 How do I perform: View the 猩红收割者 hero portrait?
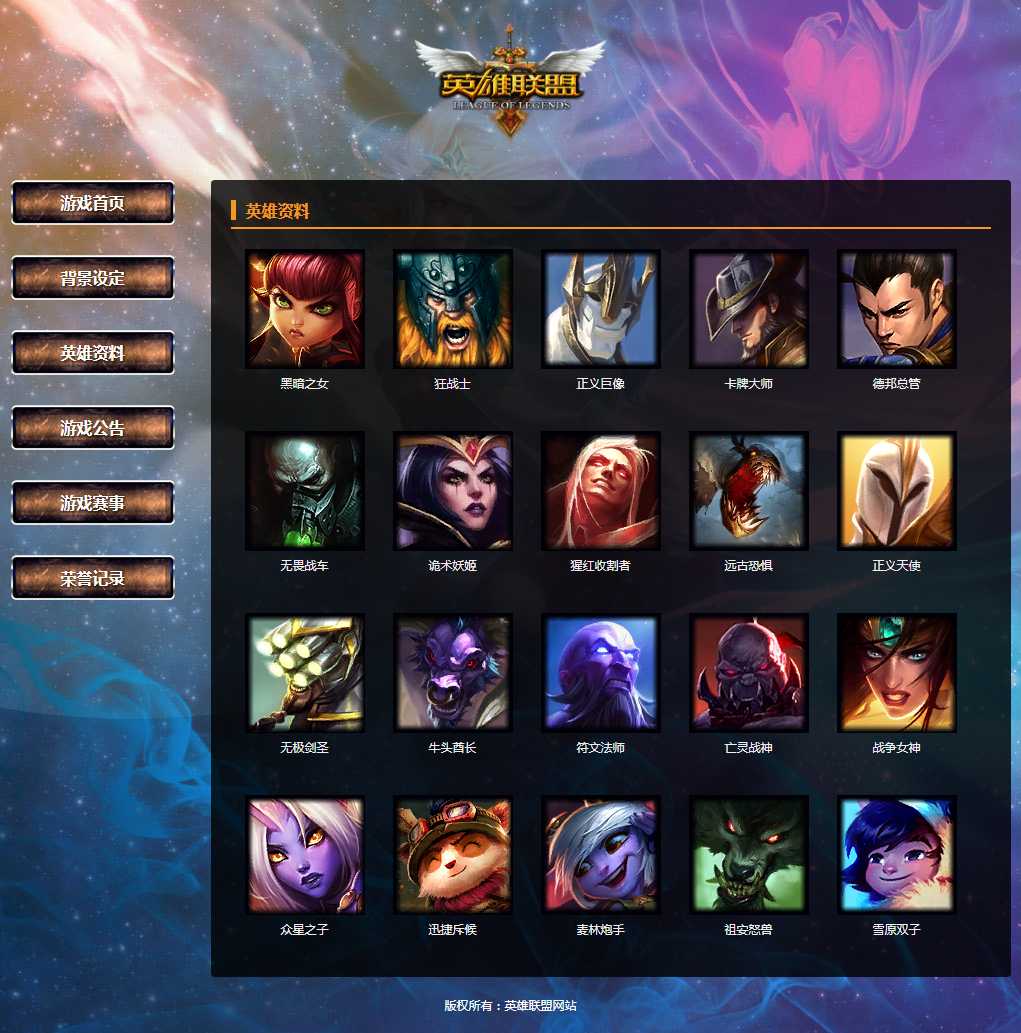click(x=601, y=491)
